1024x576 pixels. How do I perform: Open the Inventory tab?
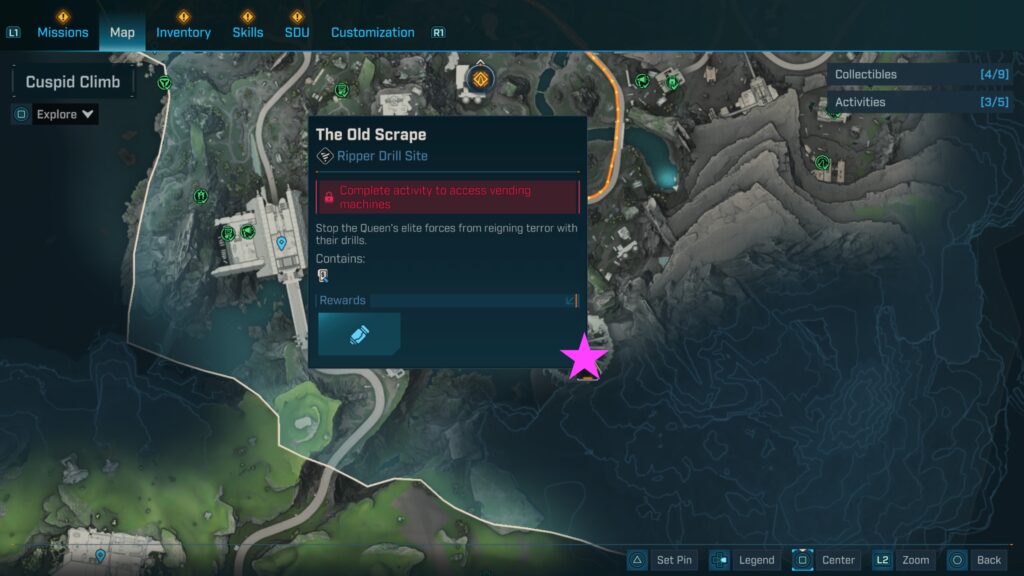click(183, 32)
